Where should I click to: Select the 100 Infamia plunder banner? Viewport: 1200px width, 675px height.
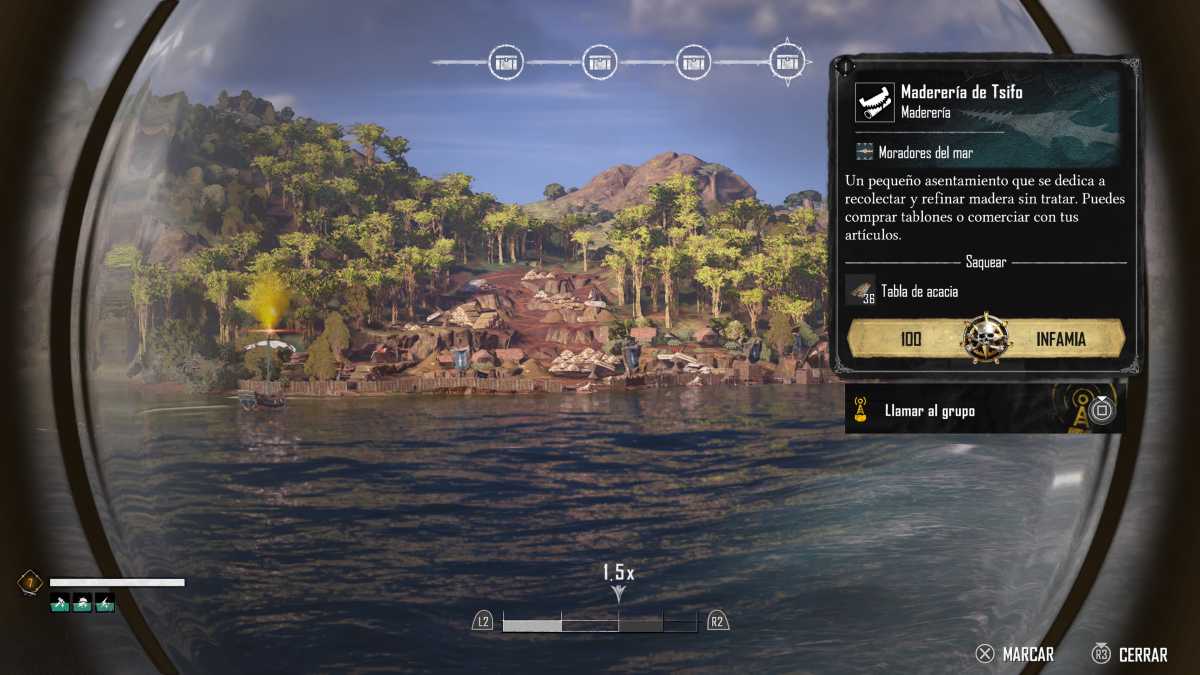[x=986, y=339]
